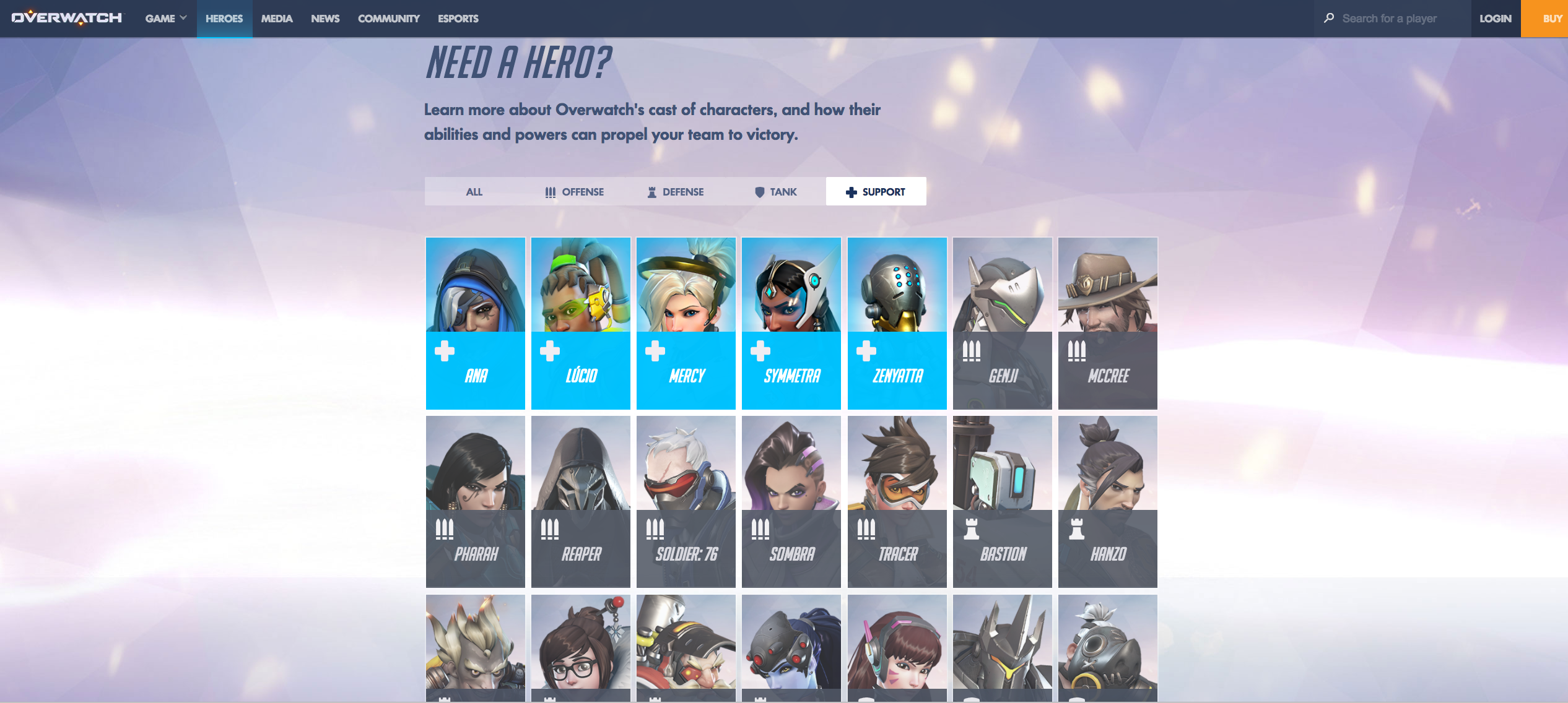
Task: Go to the Media page
Action: [277, 19]
